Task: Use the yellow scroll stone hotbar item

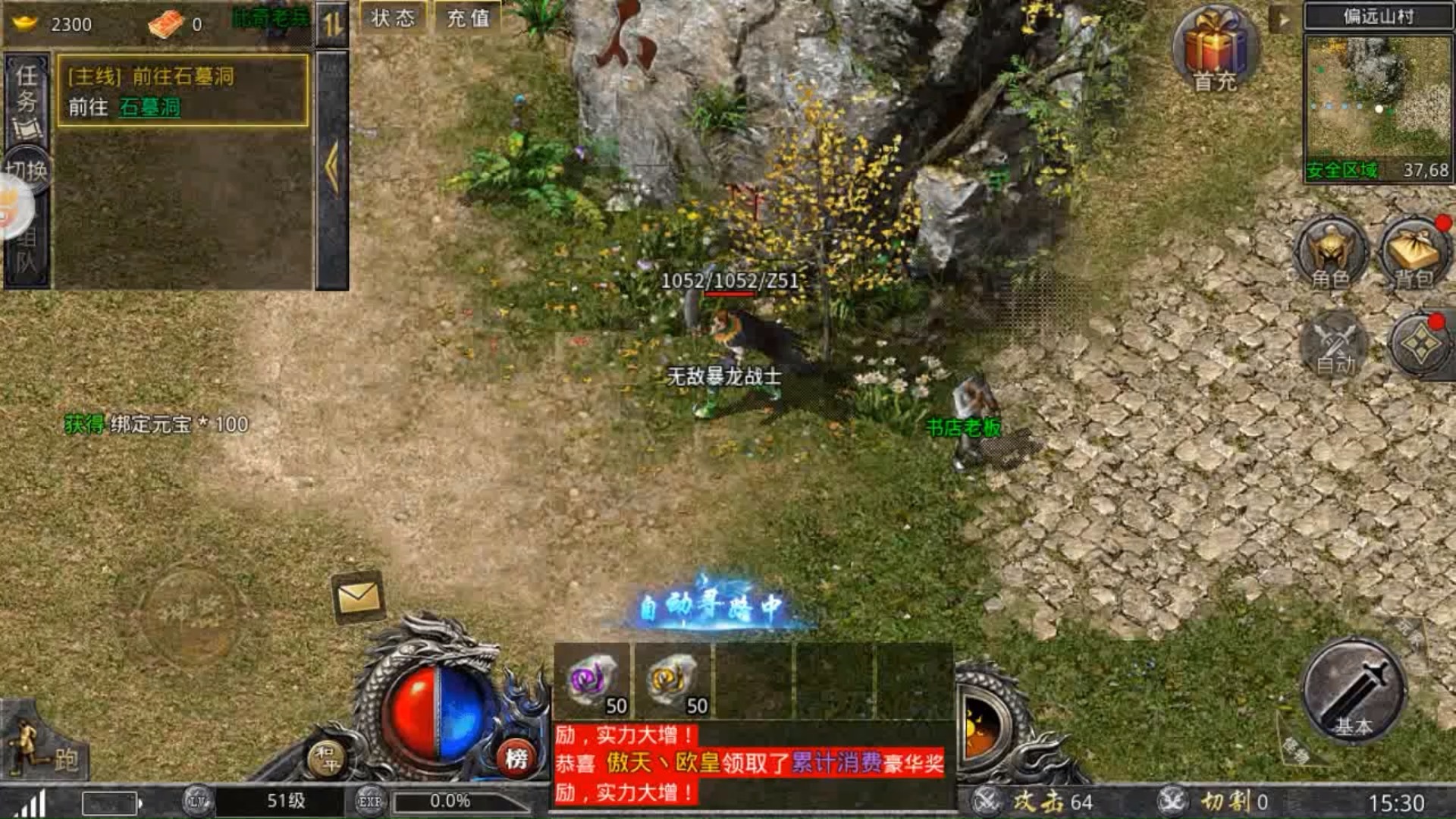Action: point(673,680)
